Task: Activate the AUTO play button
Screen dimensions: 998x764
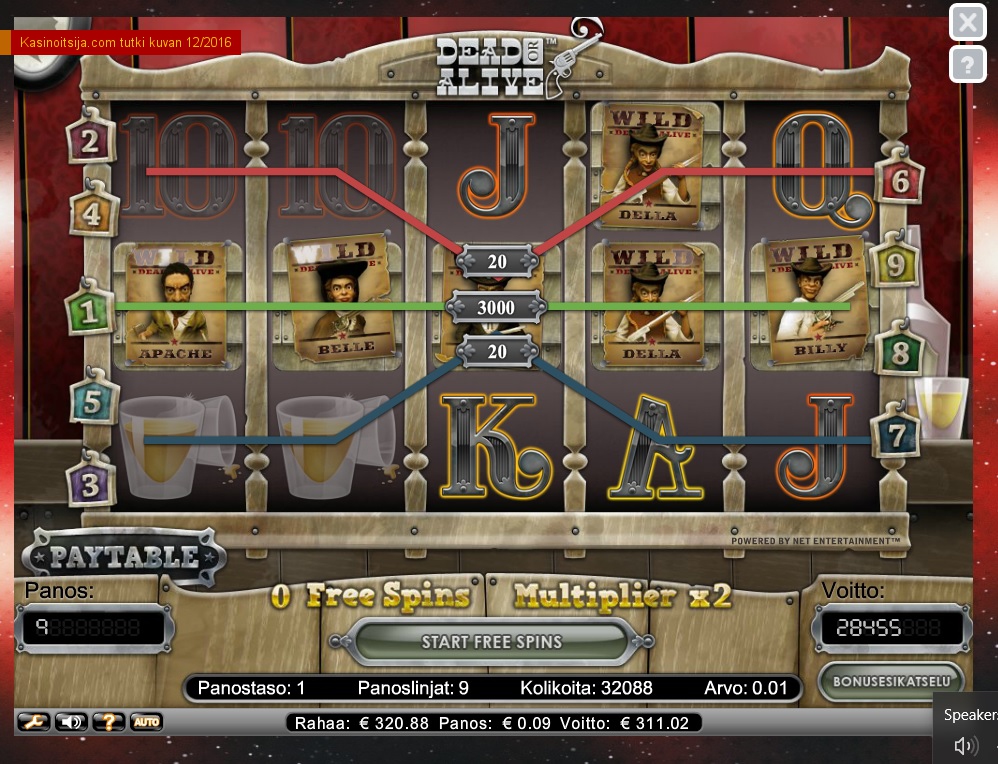Action: 145,722
